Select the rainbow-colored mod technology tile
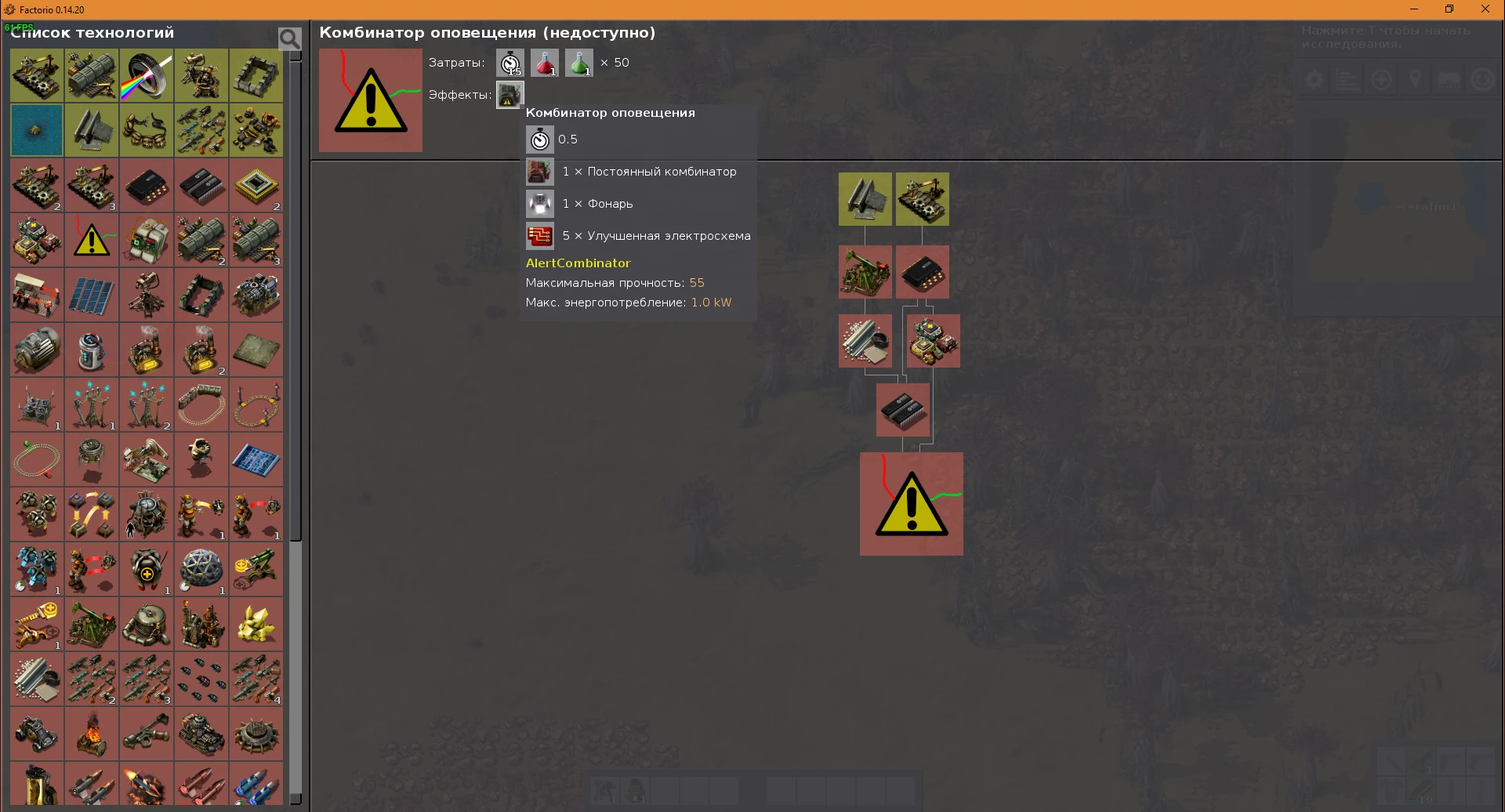Viewport: 1505px width, 812px height. click(x=146, y=75)
